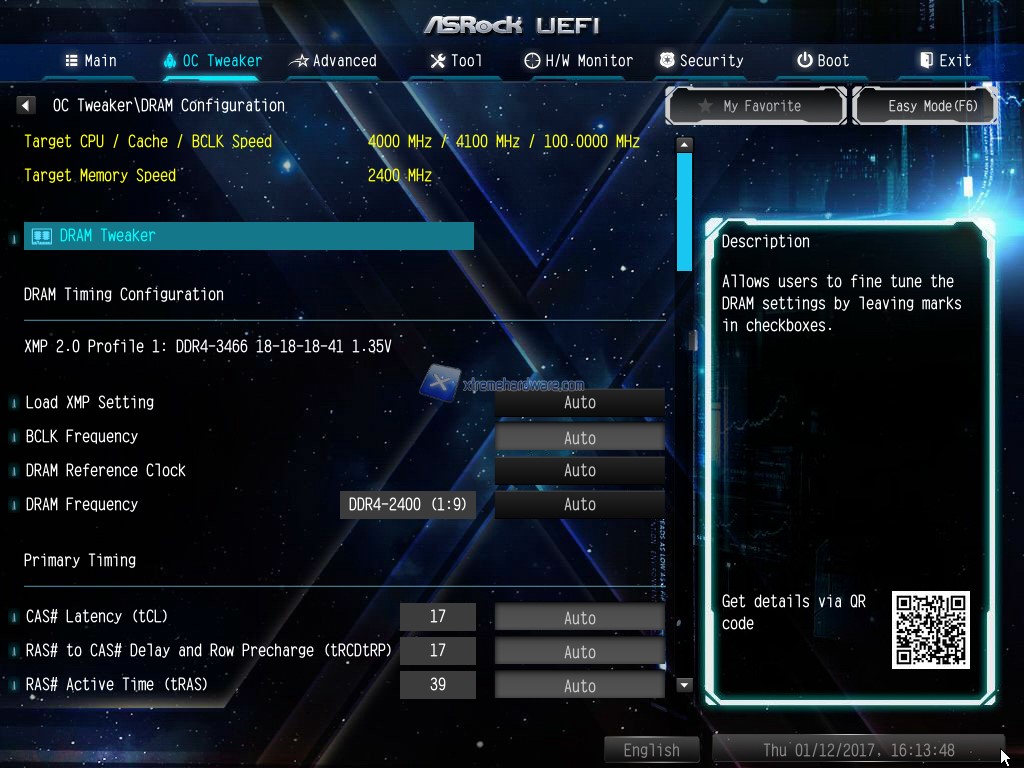Open DRAM Frequency Auto dropdown

579,505
